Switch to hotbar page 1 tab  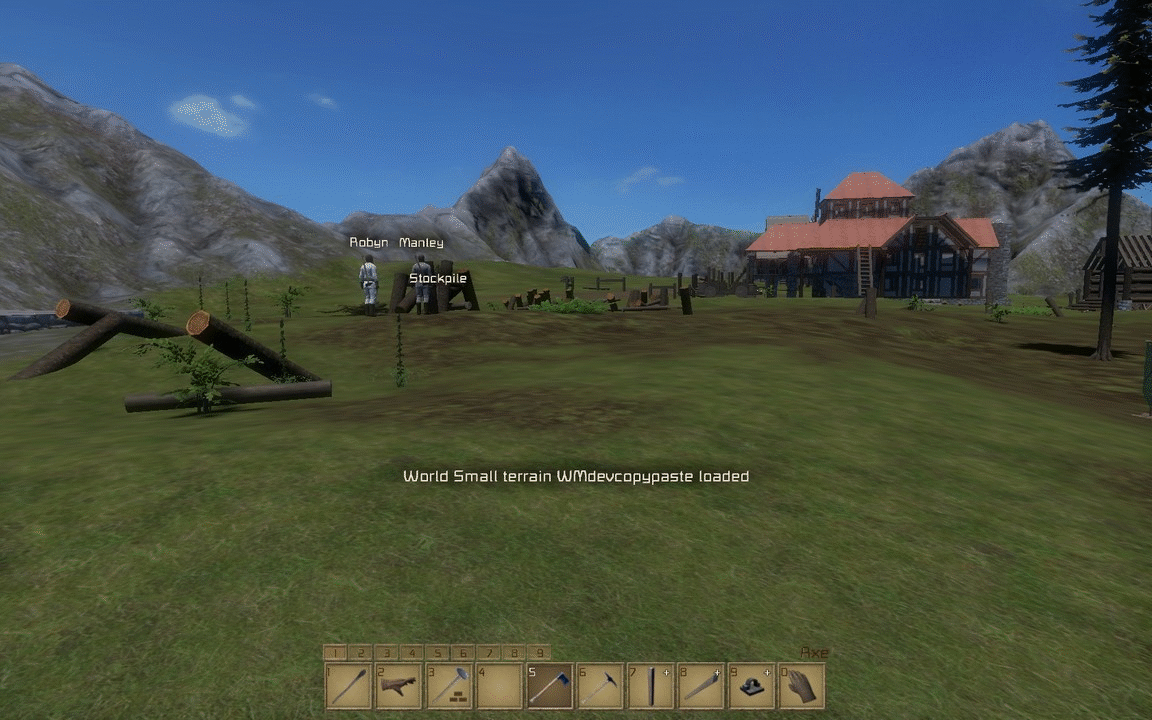click(x=334, y=653)
